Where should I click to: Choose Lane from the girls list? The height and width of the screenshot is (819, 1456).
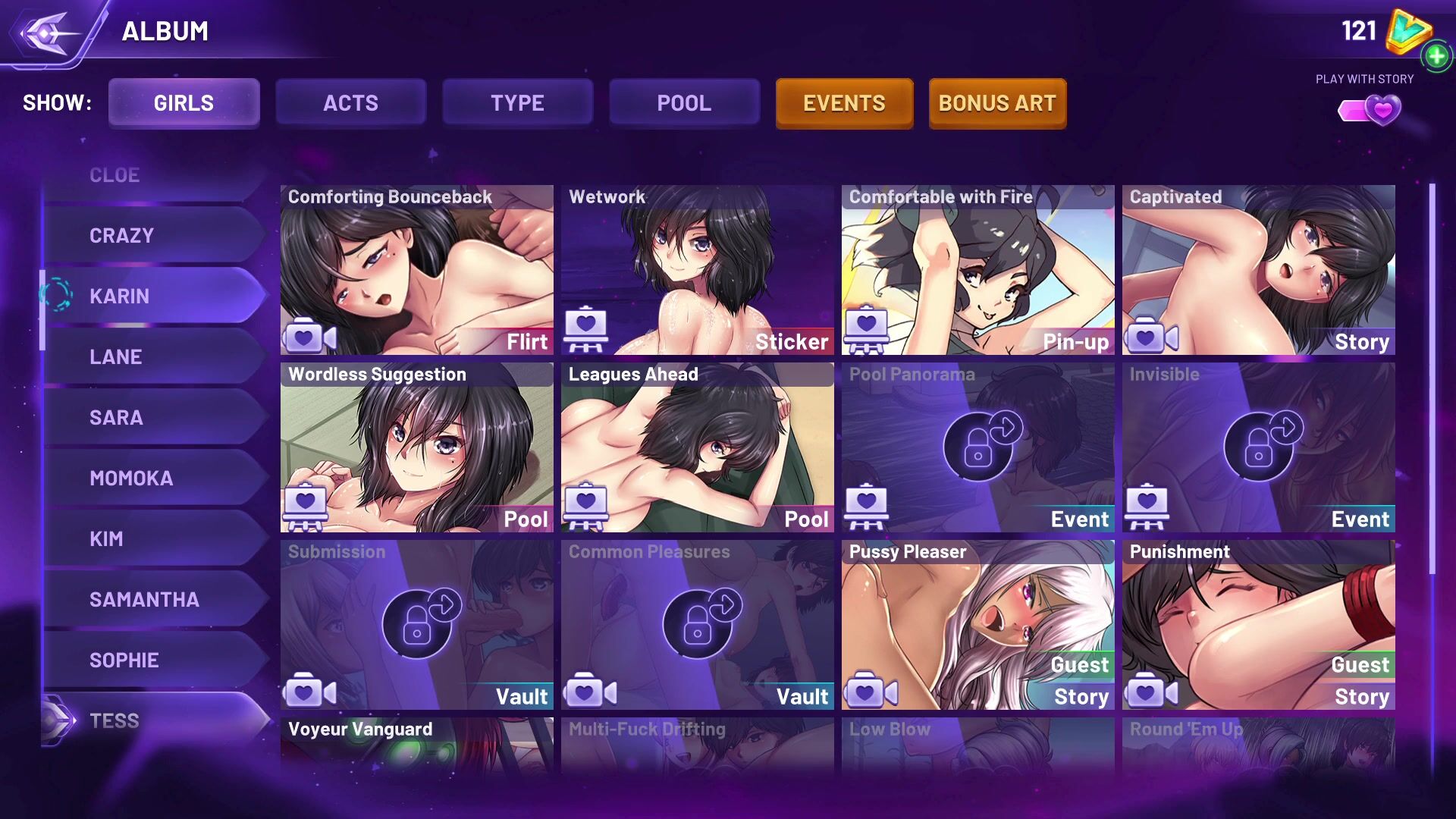click(x=152, y=357)
